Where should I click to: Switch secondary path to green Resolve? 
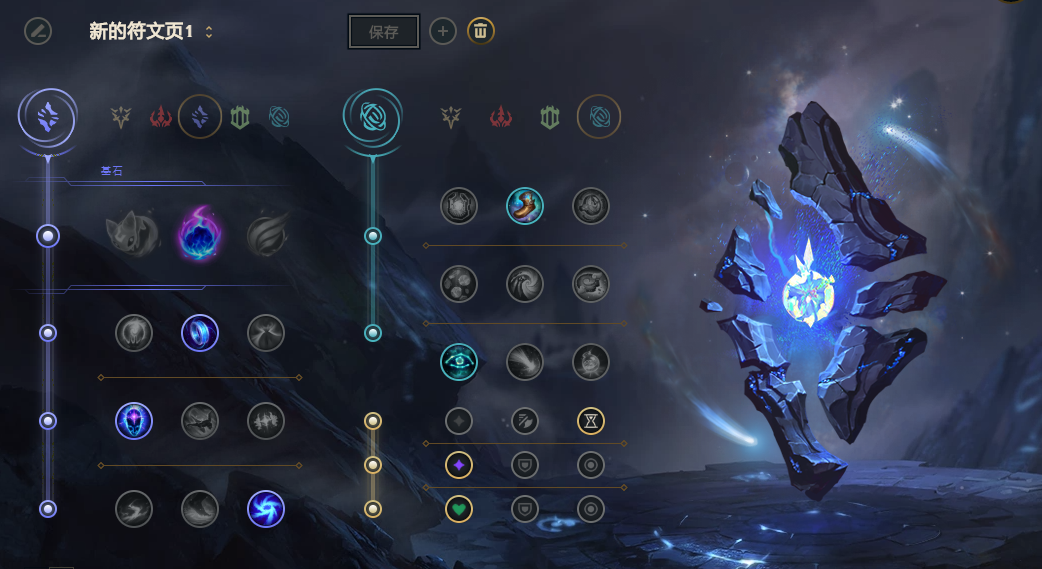click(549, 118)
